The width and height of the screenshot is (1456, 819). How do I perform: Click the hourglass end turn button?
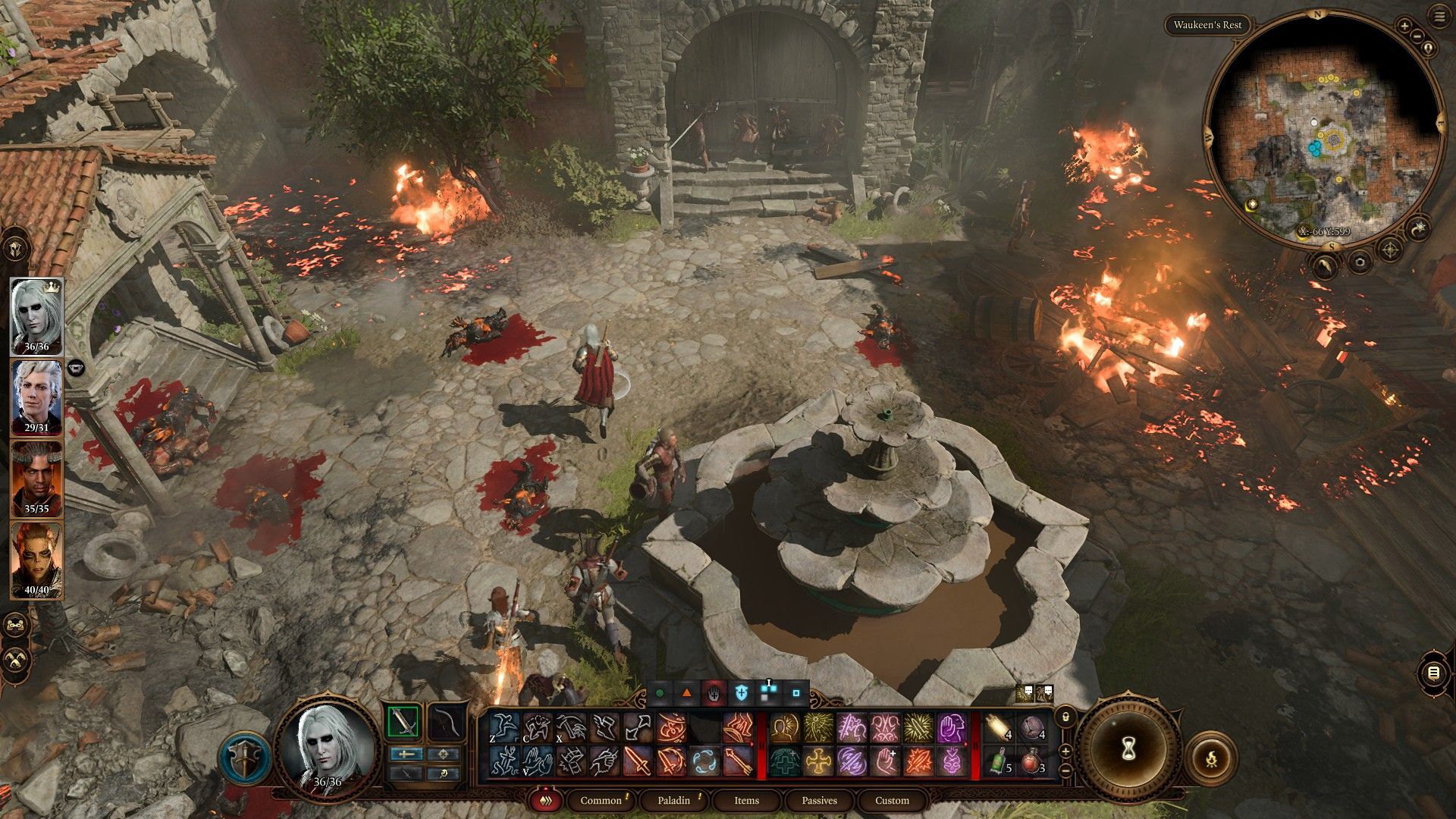pos(1127,749)
